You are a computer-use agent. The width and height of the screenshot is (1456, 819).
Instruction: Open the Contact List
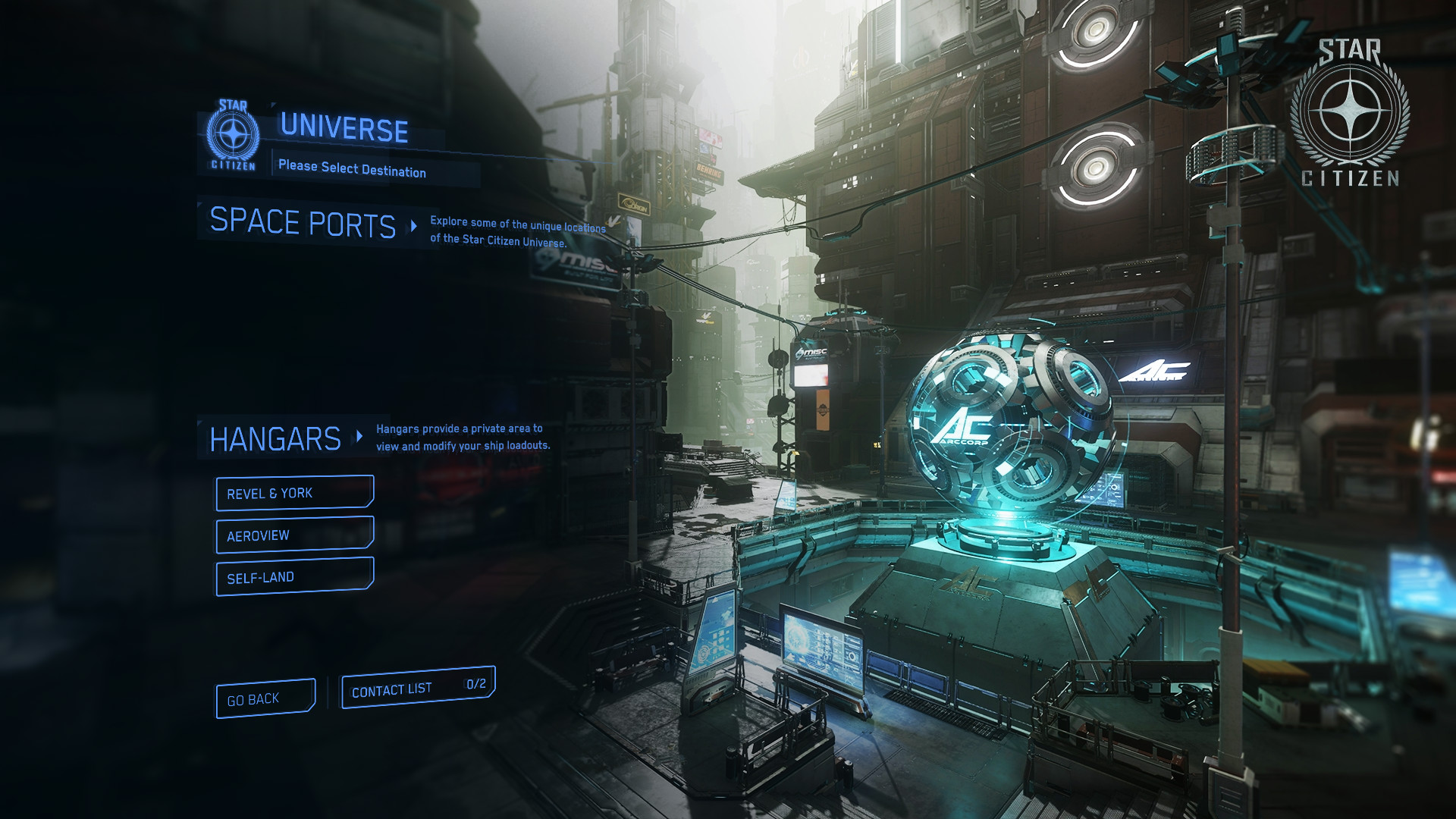pos(418,689)
